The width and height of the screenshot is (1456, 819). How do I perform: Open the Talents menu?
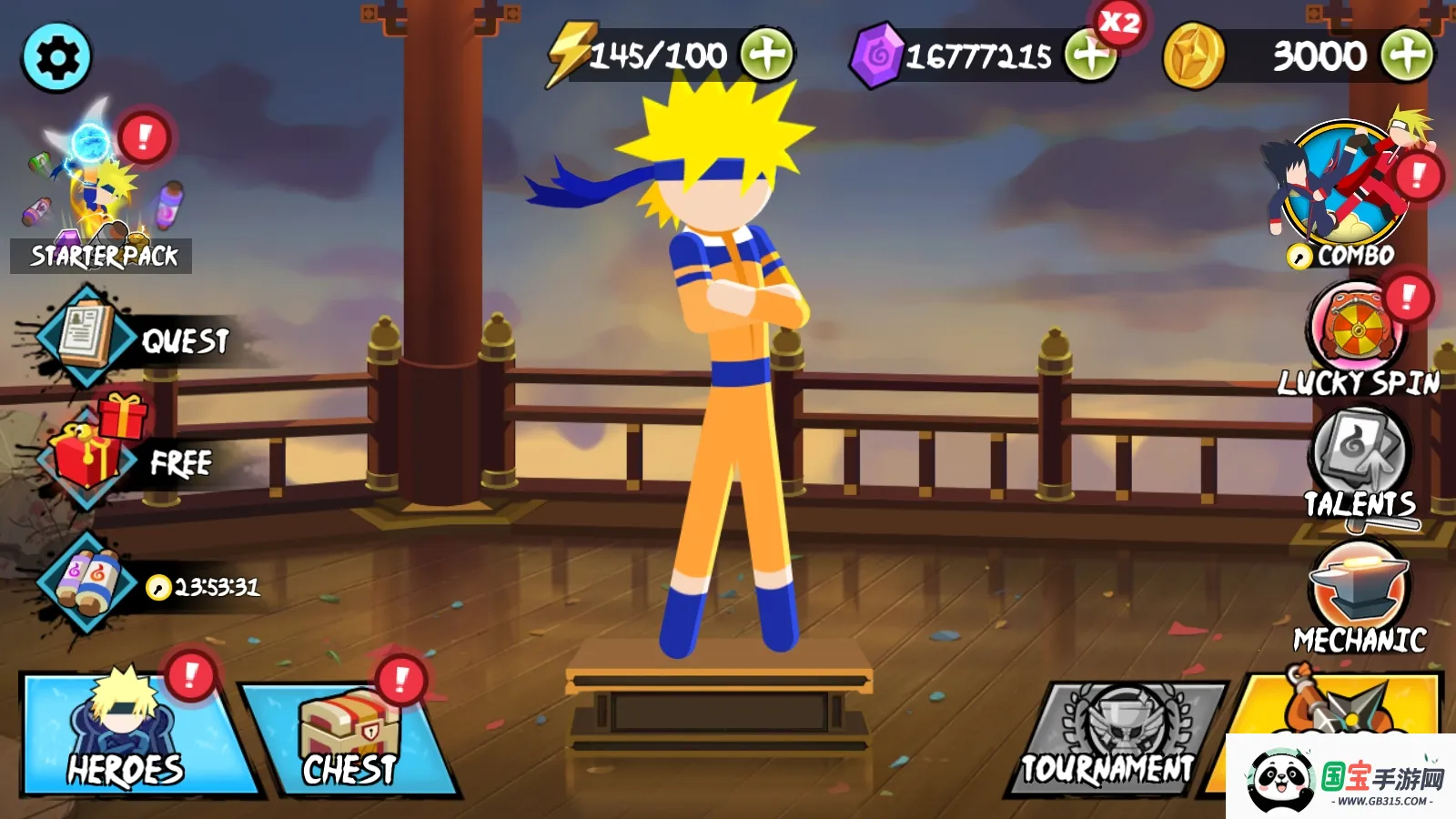(1359, 460)
